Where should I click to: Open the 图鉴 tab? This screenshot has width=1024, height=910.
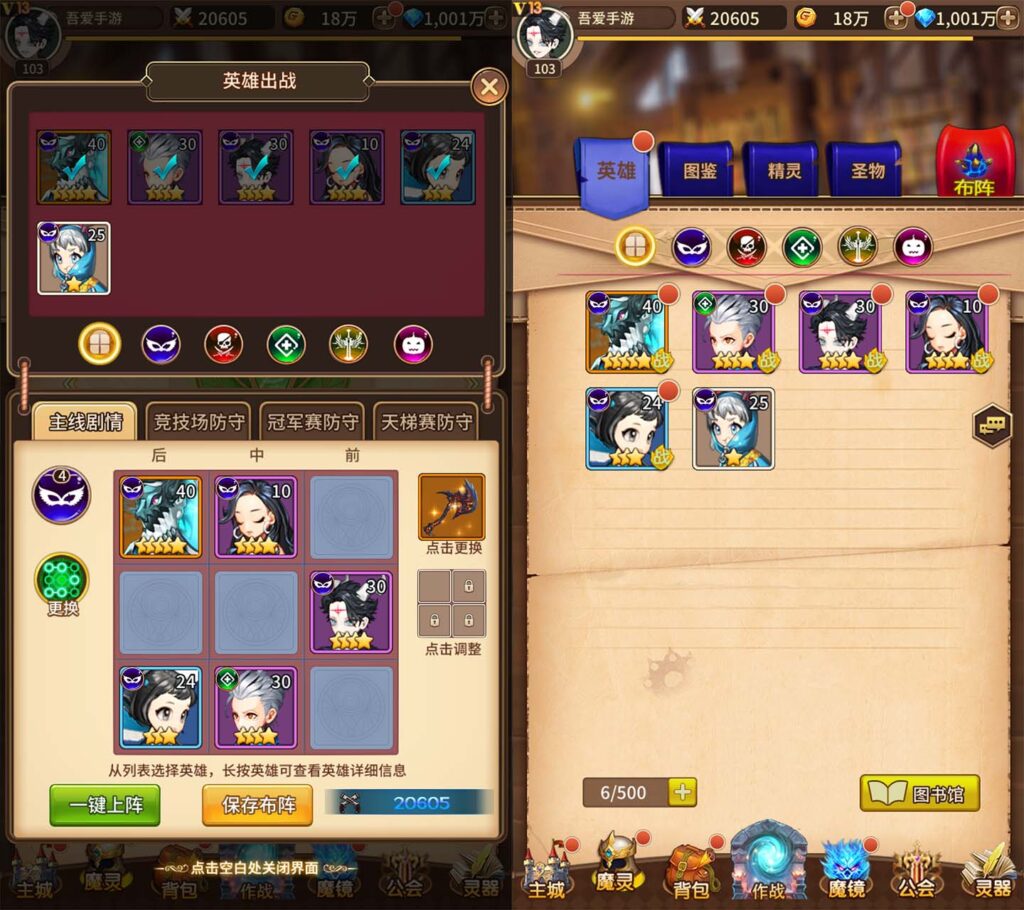pos(699,171)
